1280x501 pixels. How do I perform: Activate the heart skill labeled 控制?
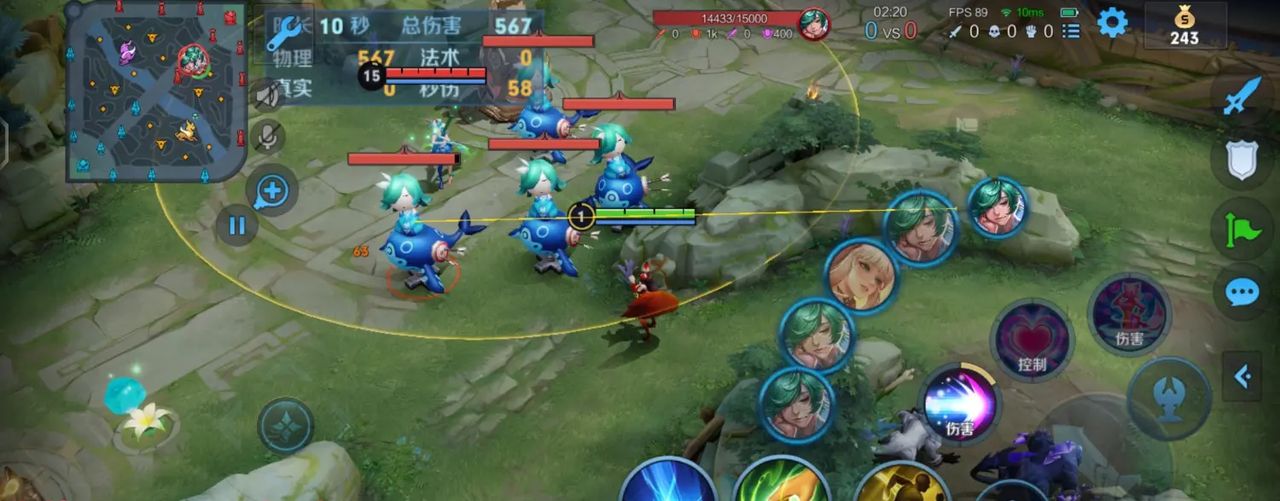pos(1031,340)
